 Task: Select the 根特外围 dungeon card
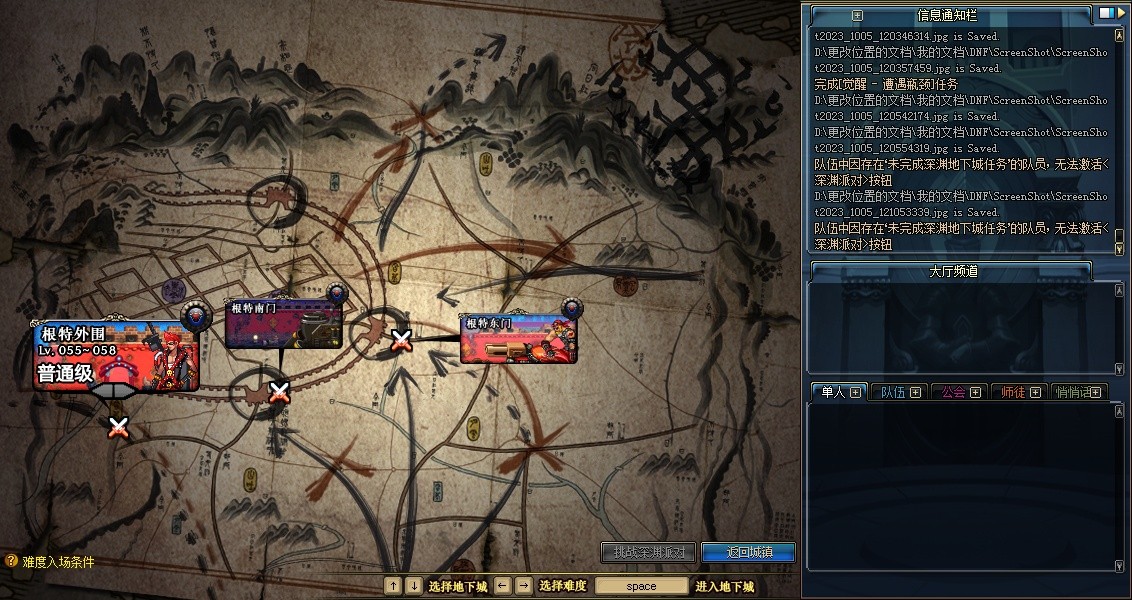(x=115, y=356)
